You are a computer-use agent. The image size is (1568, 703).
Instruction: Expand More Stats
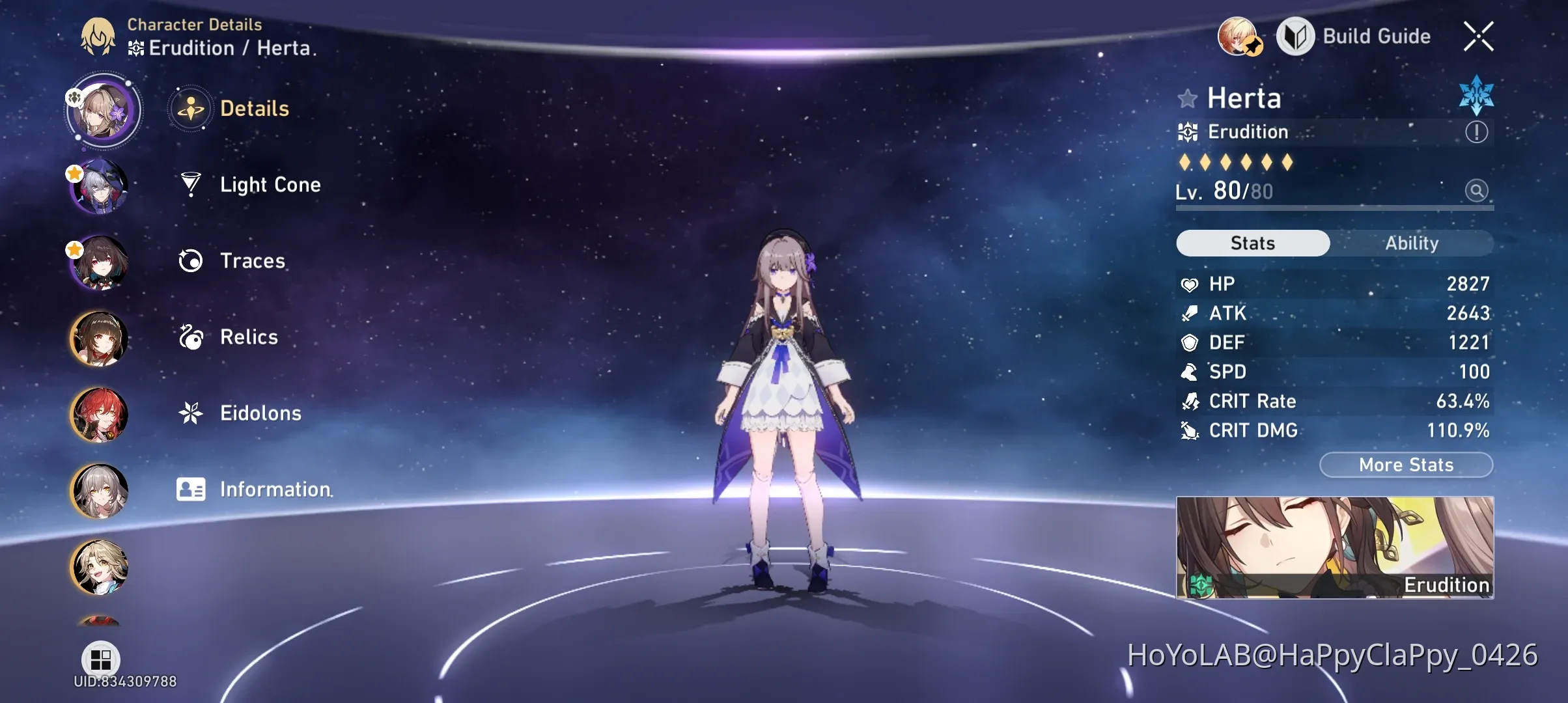click(x=1406, y=464)
